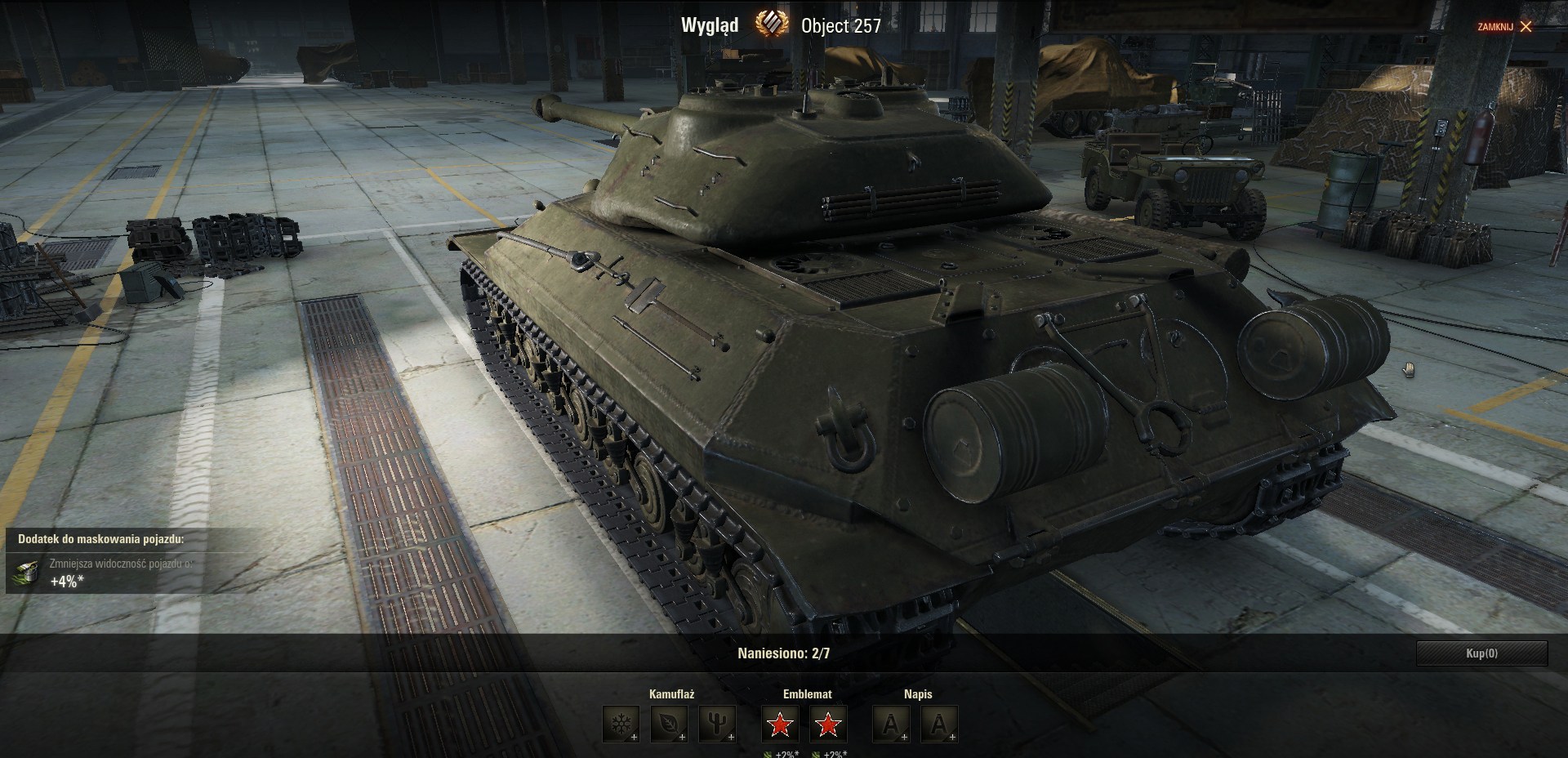Viewport: 1568px width, 758px height.
Task: Click the Kup(0) purchase button
Action: 1481,653
